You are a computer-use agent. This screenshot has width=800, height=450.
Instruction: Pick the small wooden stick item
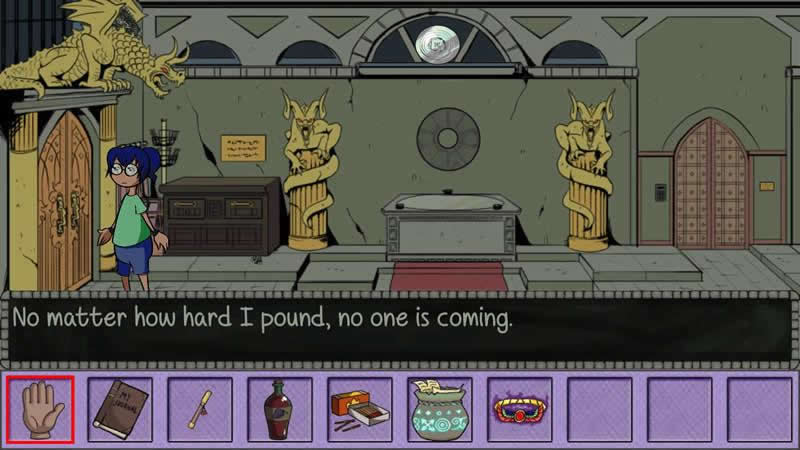click(x=200, y=409)
